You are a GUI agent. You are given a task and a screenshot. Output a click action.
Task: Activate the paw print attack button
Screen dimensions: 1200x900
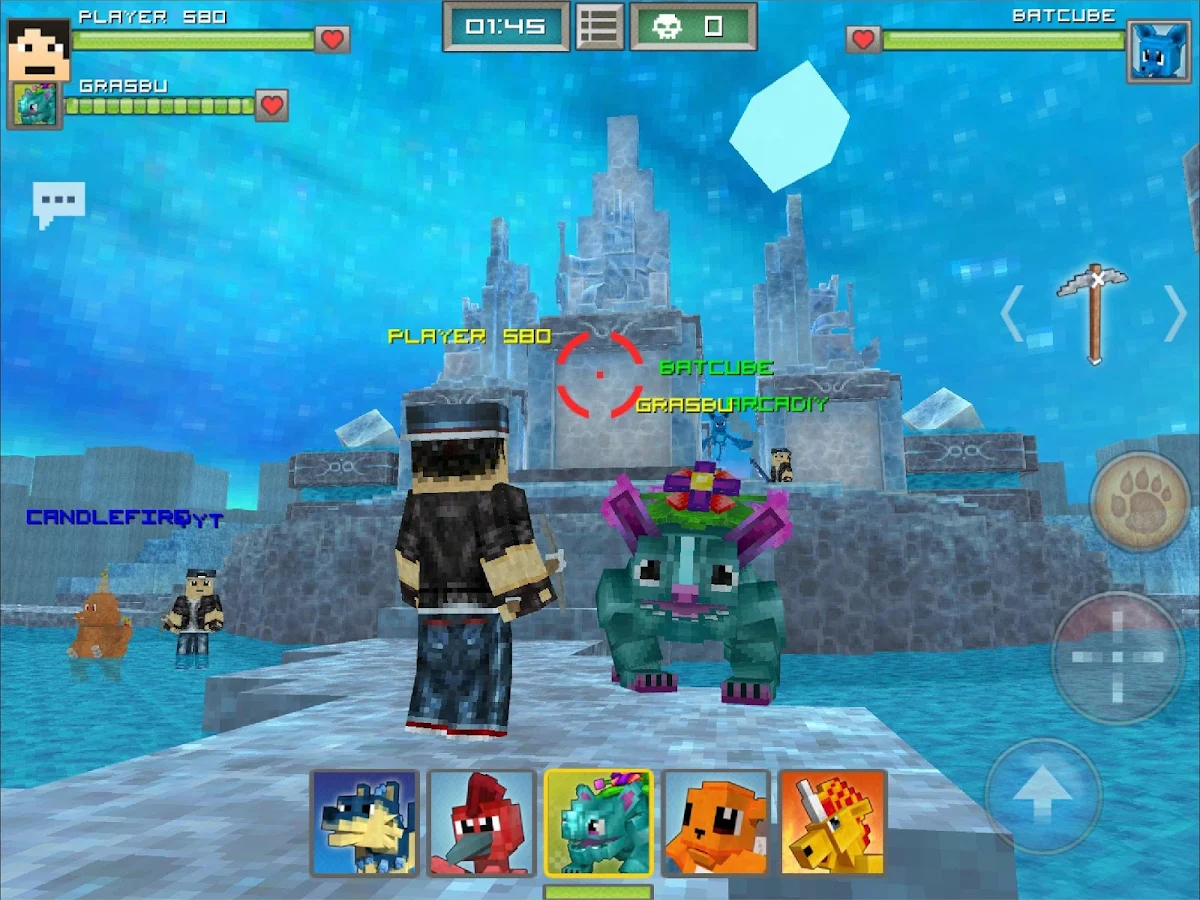click(1138, 501)
